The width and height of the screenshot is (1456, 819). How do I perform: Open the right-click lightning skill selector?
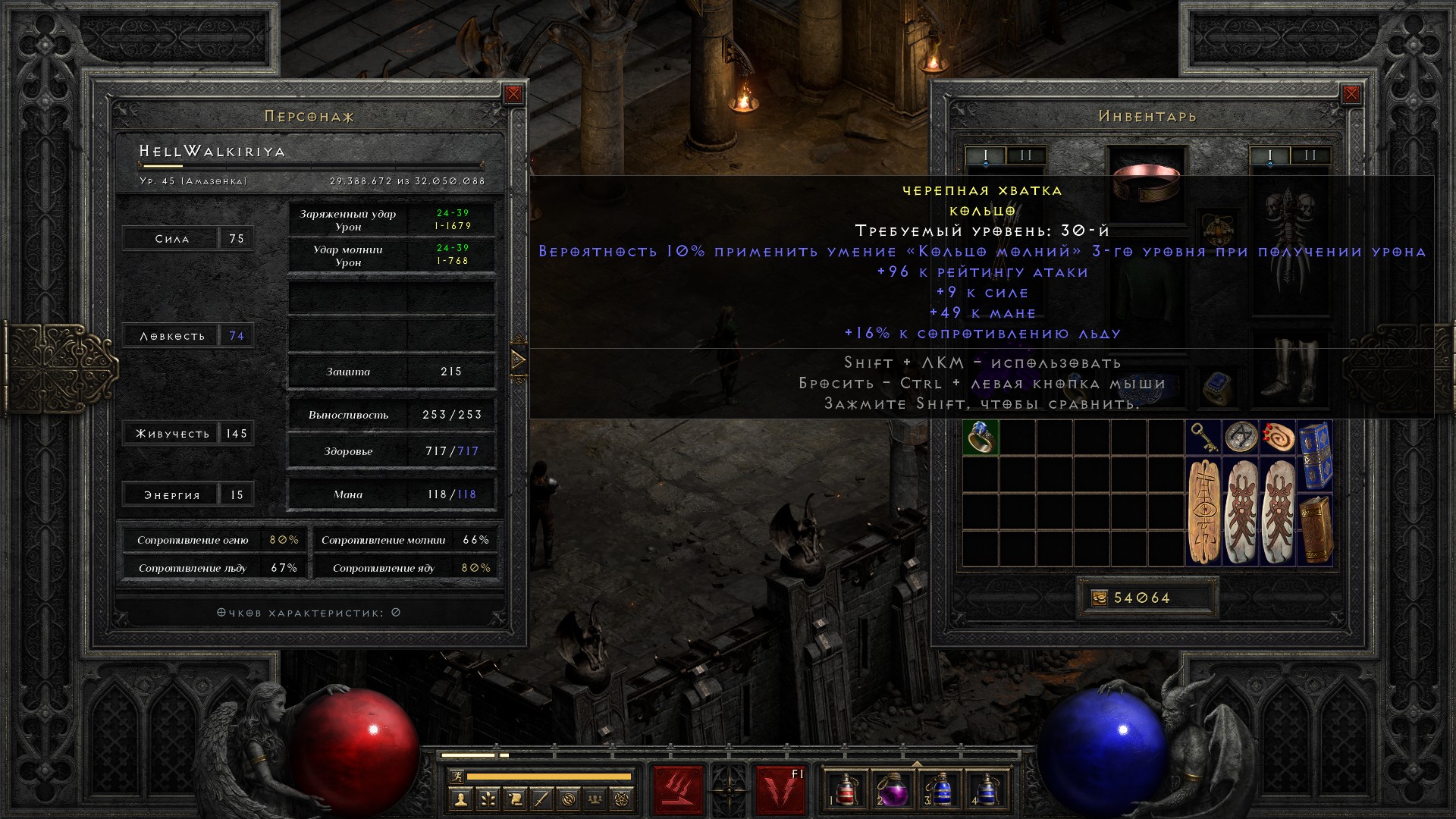pos(780,790)
